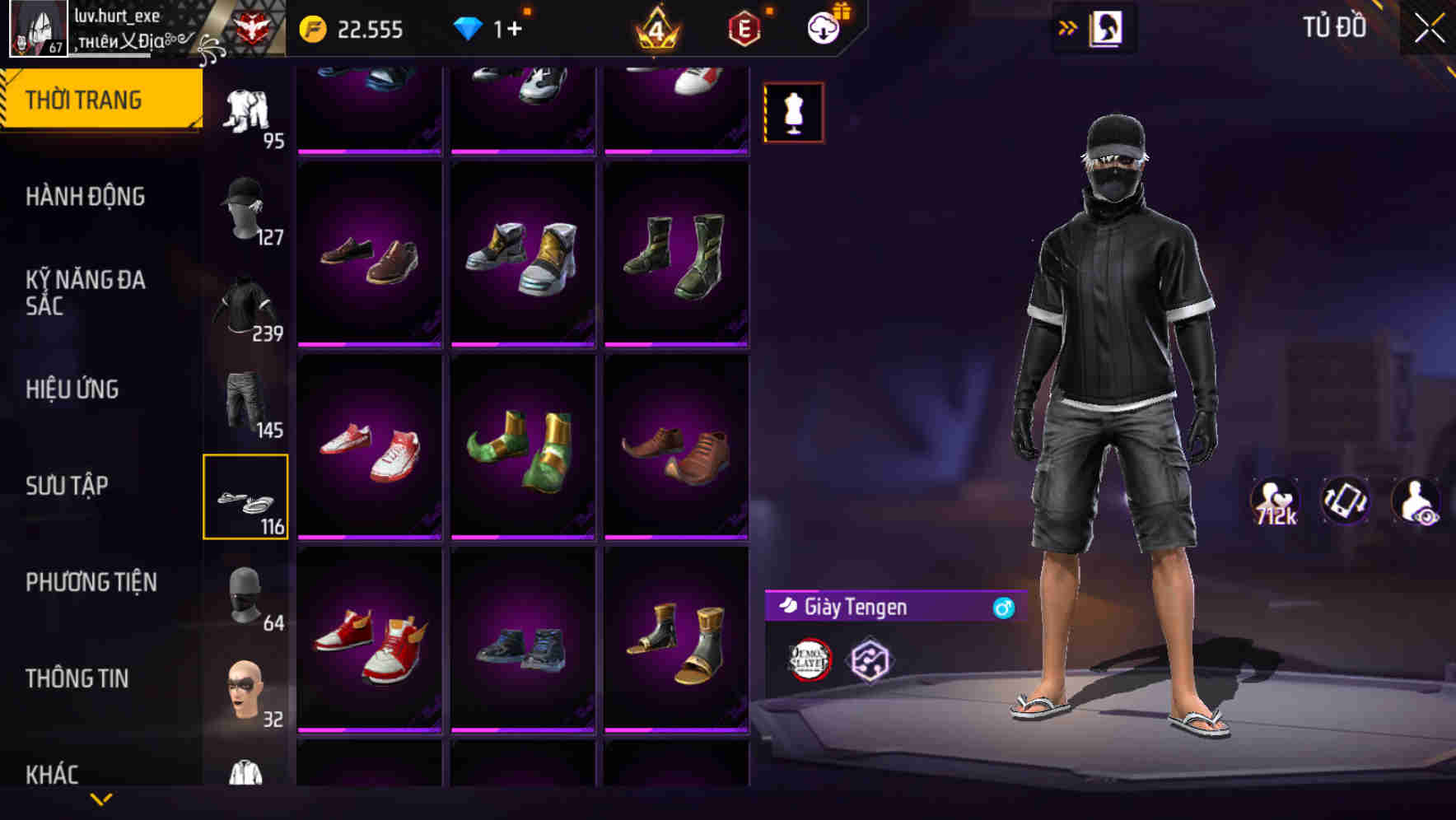
Task: Open the gold coin balance showing 22.555
Action: click(354, 27)
